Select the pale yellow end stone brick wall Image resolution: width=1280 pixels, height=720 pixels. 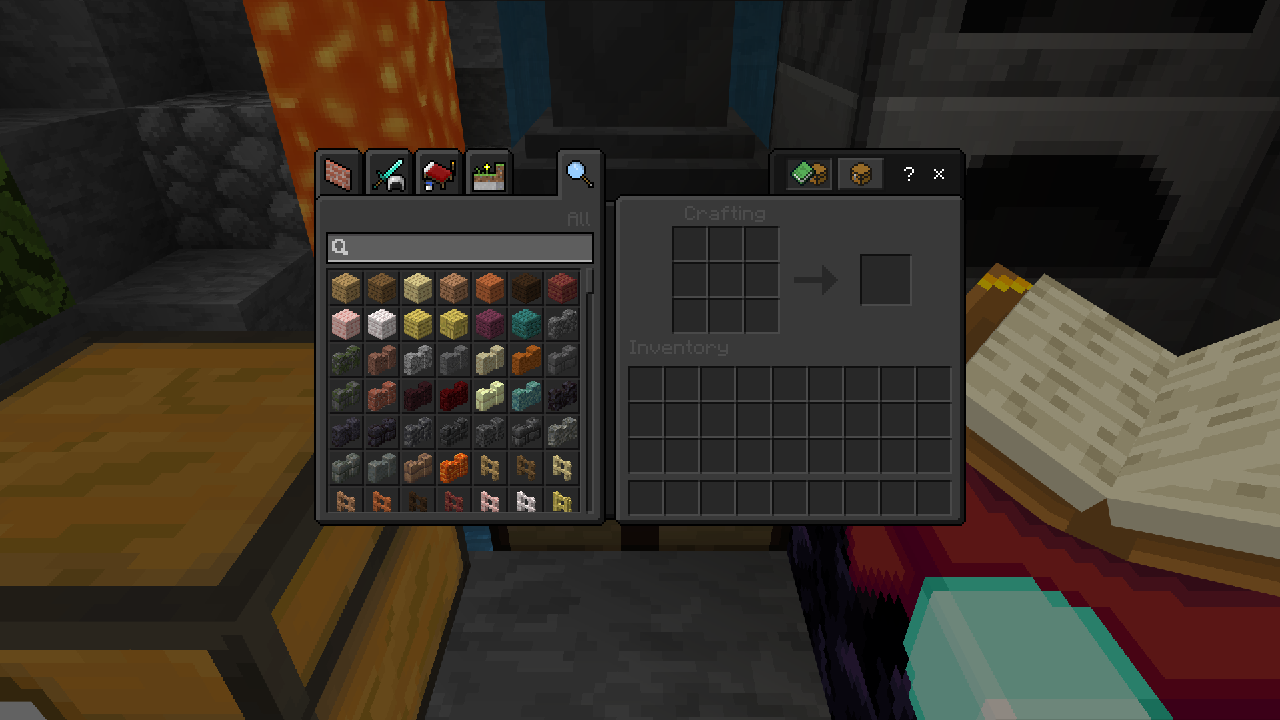[490, 396]
